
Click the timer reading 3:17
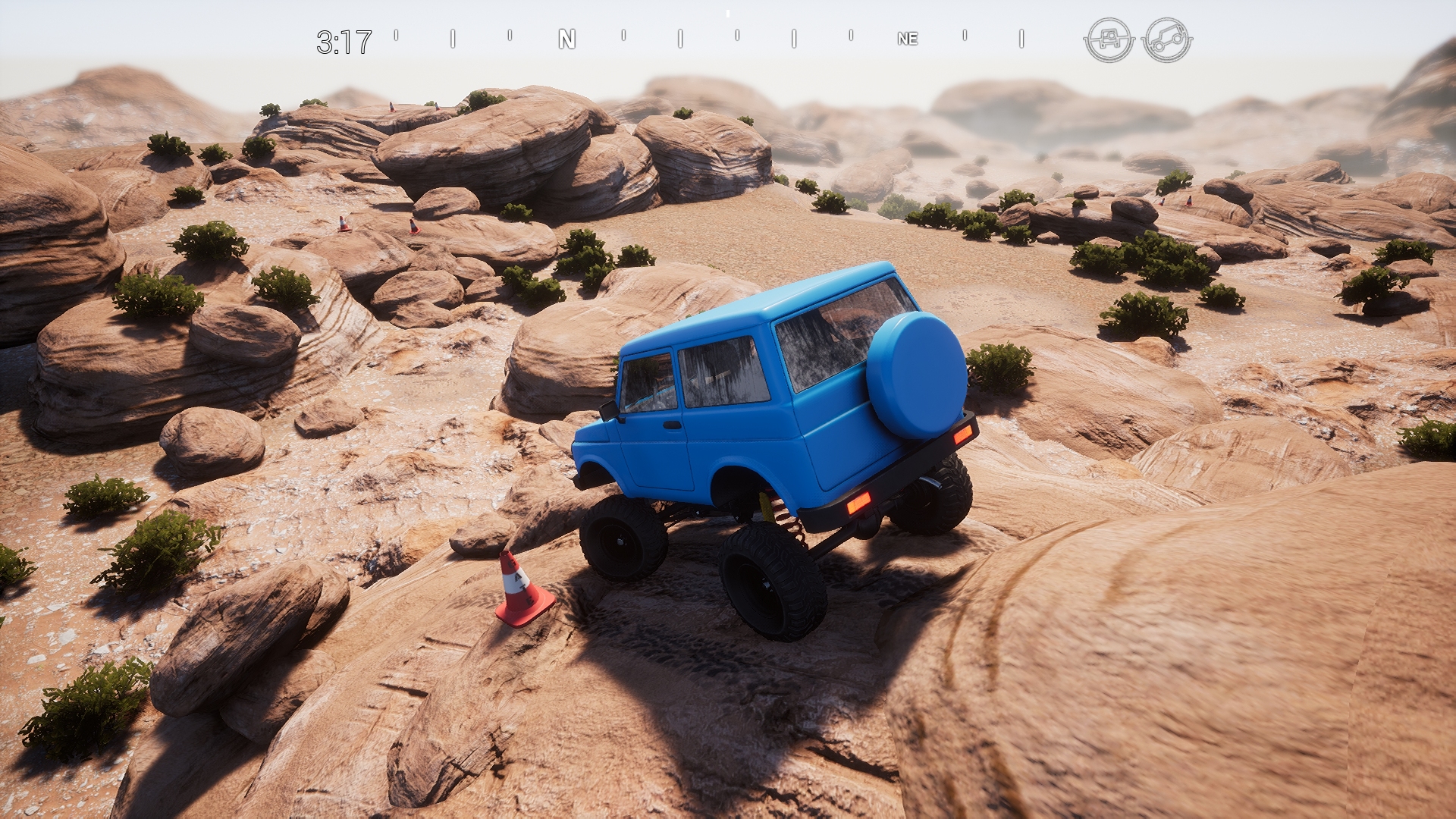point(345,38)
